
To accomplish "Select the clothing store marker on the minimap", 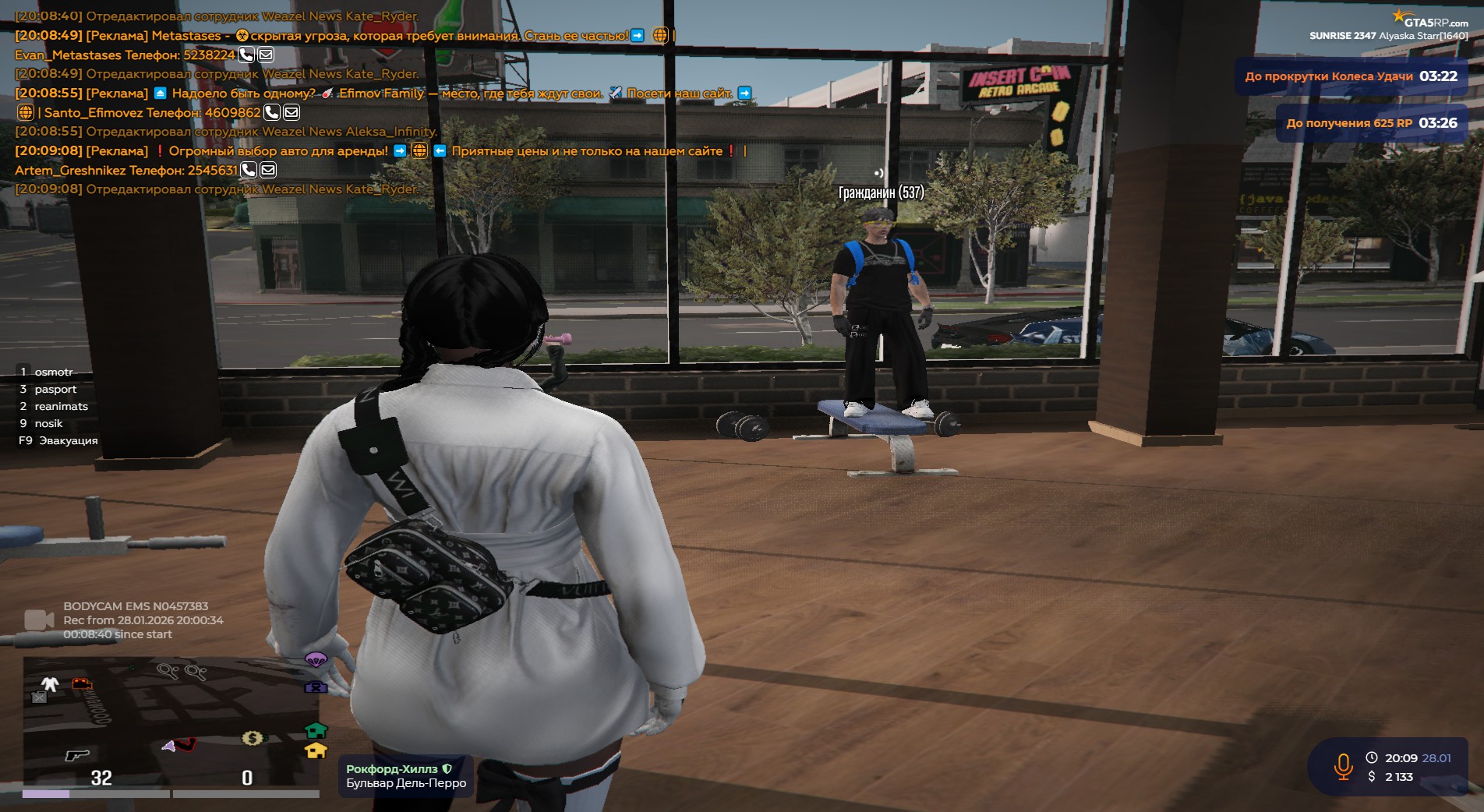I will coord(50,684).
